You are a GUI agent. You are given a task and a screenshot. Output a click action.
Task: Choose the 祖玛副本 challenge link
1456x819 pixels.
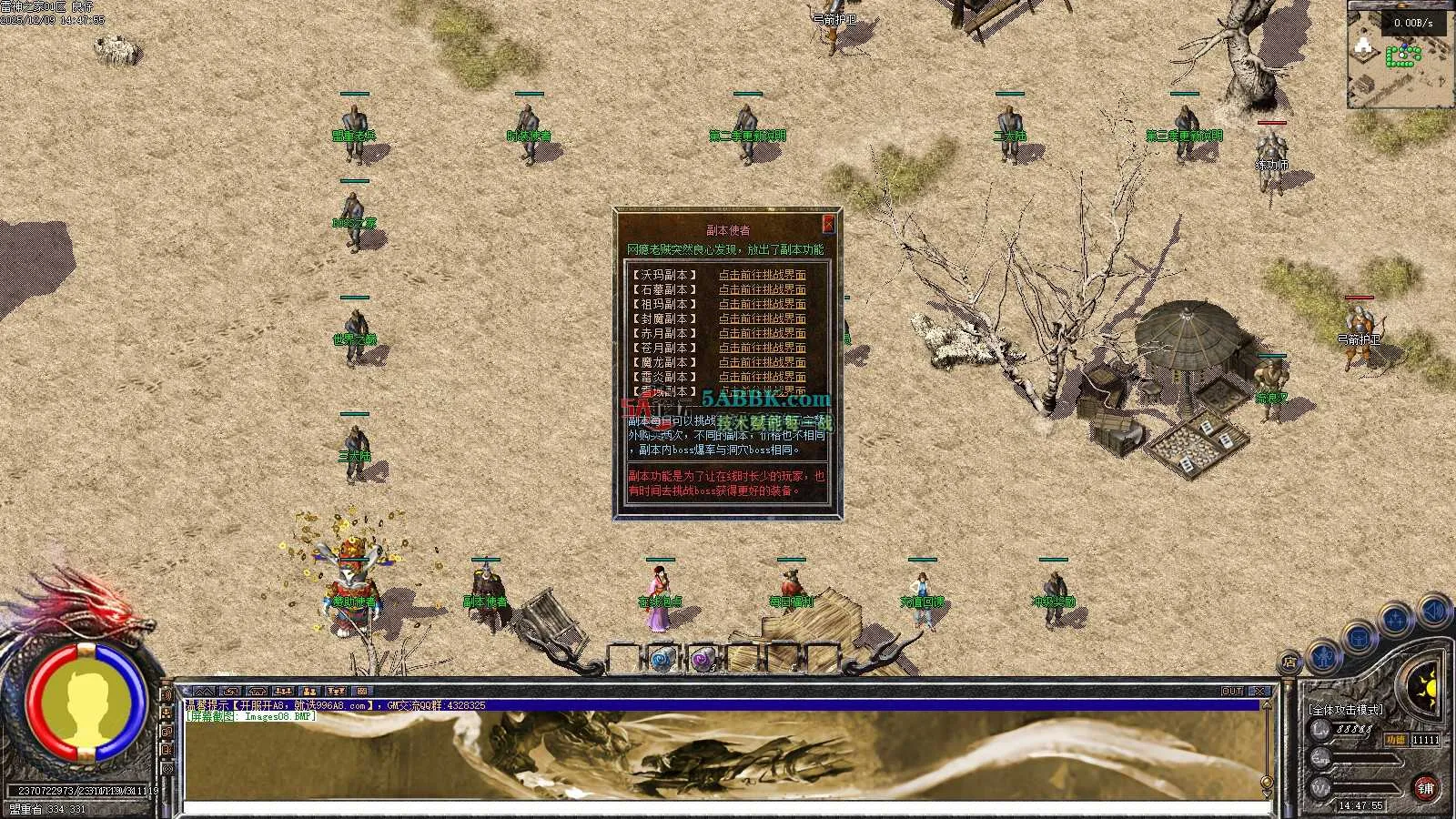click(762, 304)
